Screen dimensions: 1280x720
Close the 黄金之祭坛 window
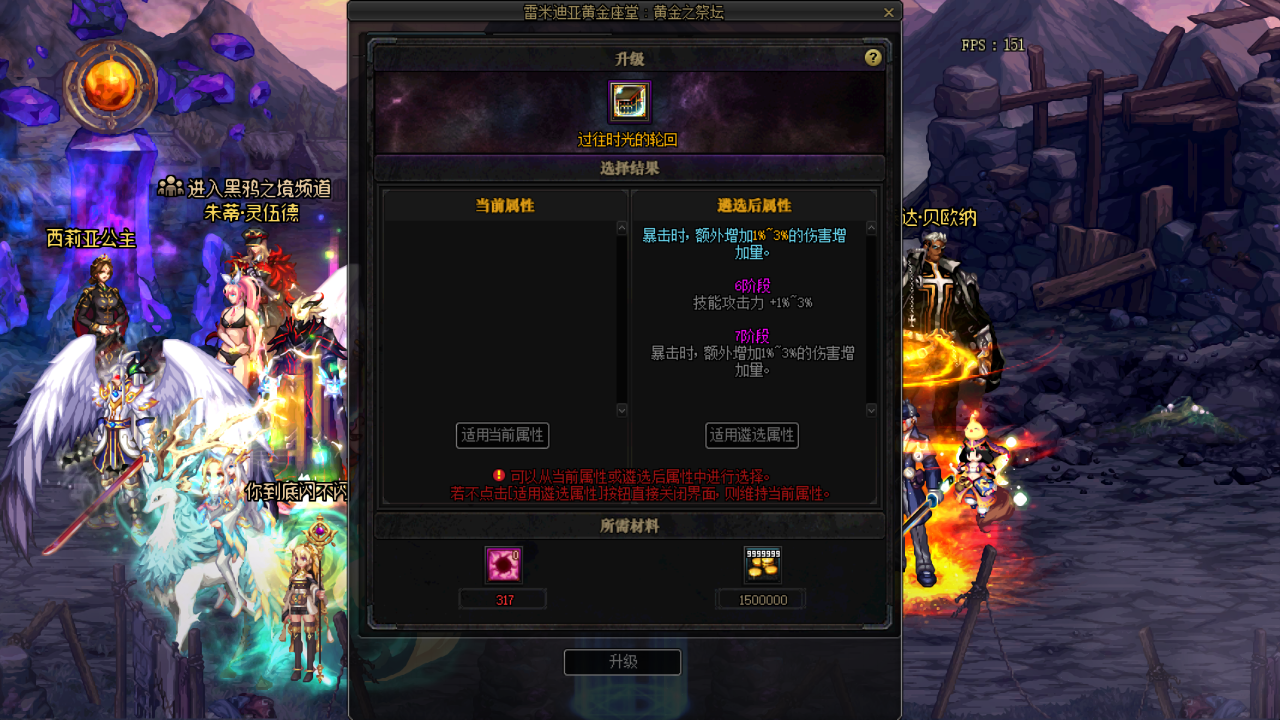[887, 13]
